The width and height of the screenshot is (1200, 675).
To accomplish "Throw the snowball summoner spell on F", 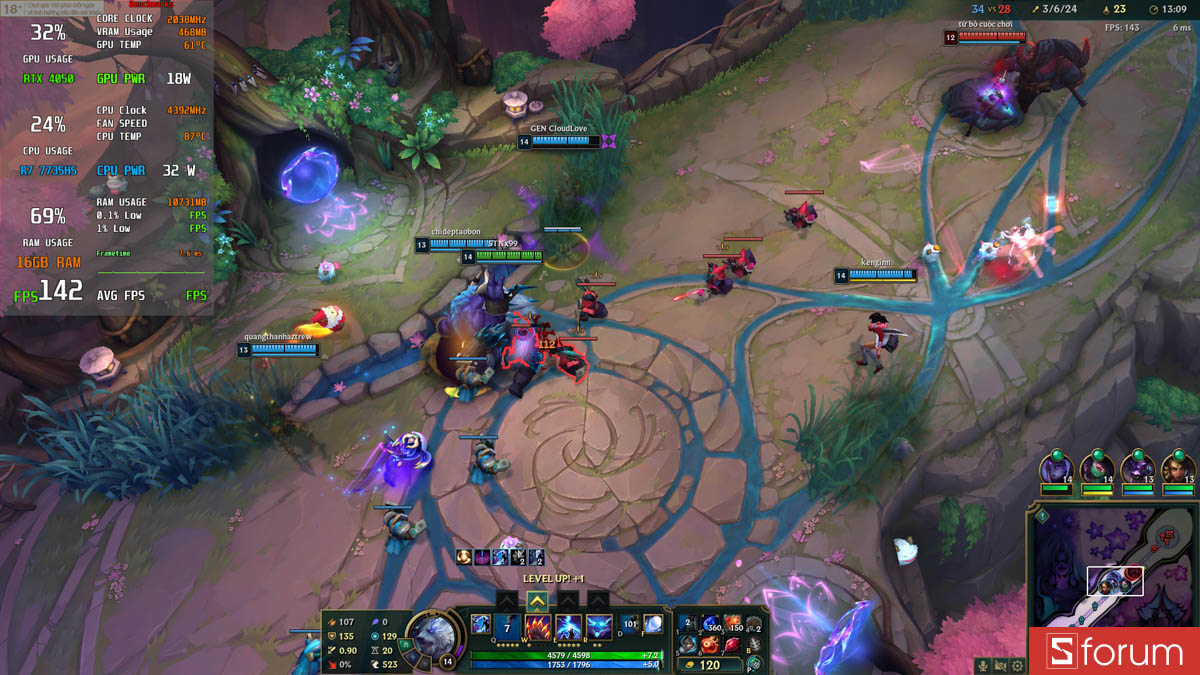I will tap(652, 624).
